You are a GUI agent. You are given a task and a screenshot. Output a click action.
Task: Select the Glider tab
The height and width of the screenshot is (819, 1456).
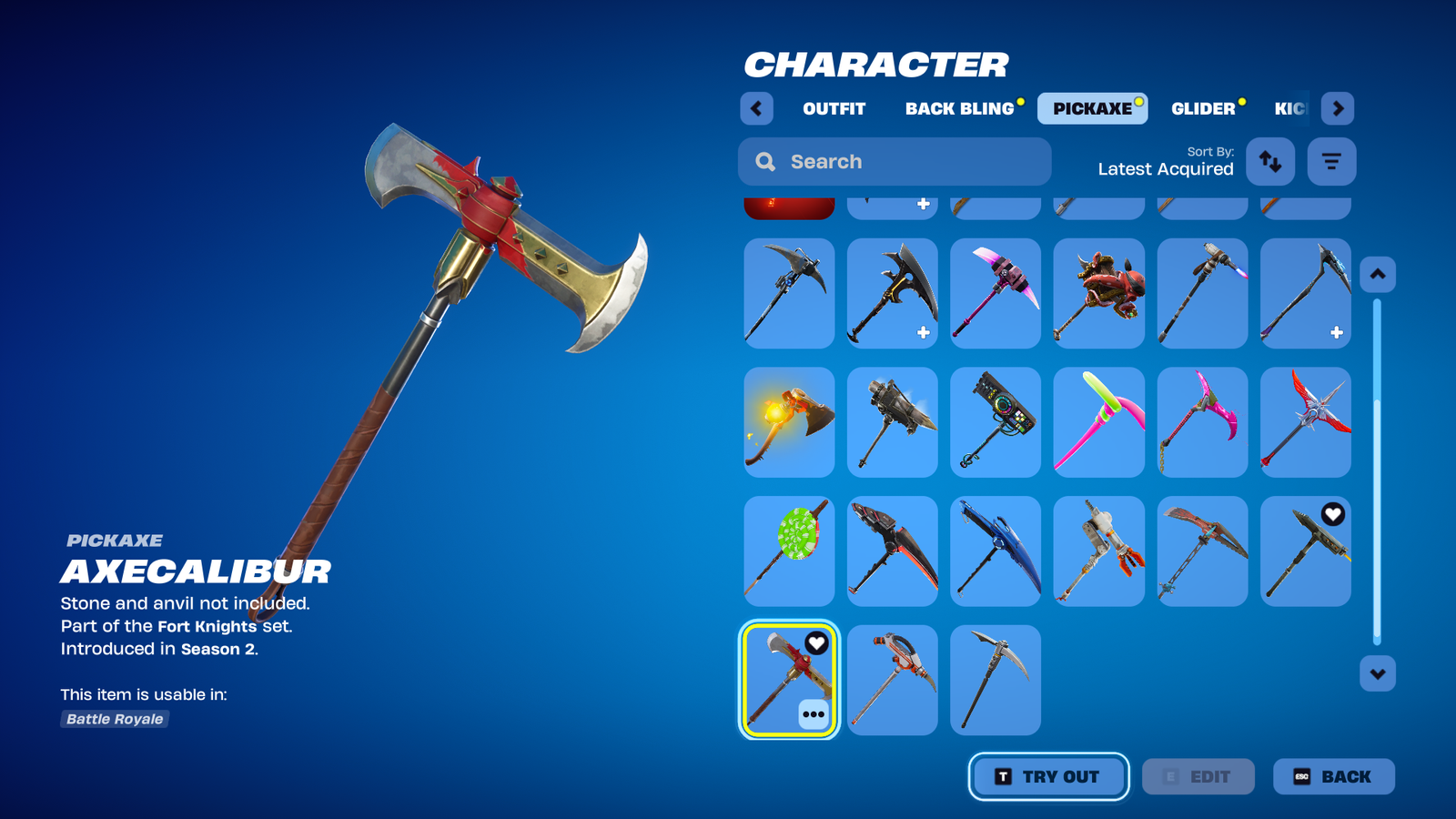(x=1203, y=108)
